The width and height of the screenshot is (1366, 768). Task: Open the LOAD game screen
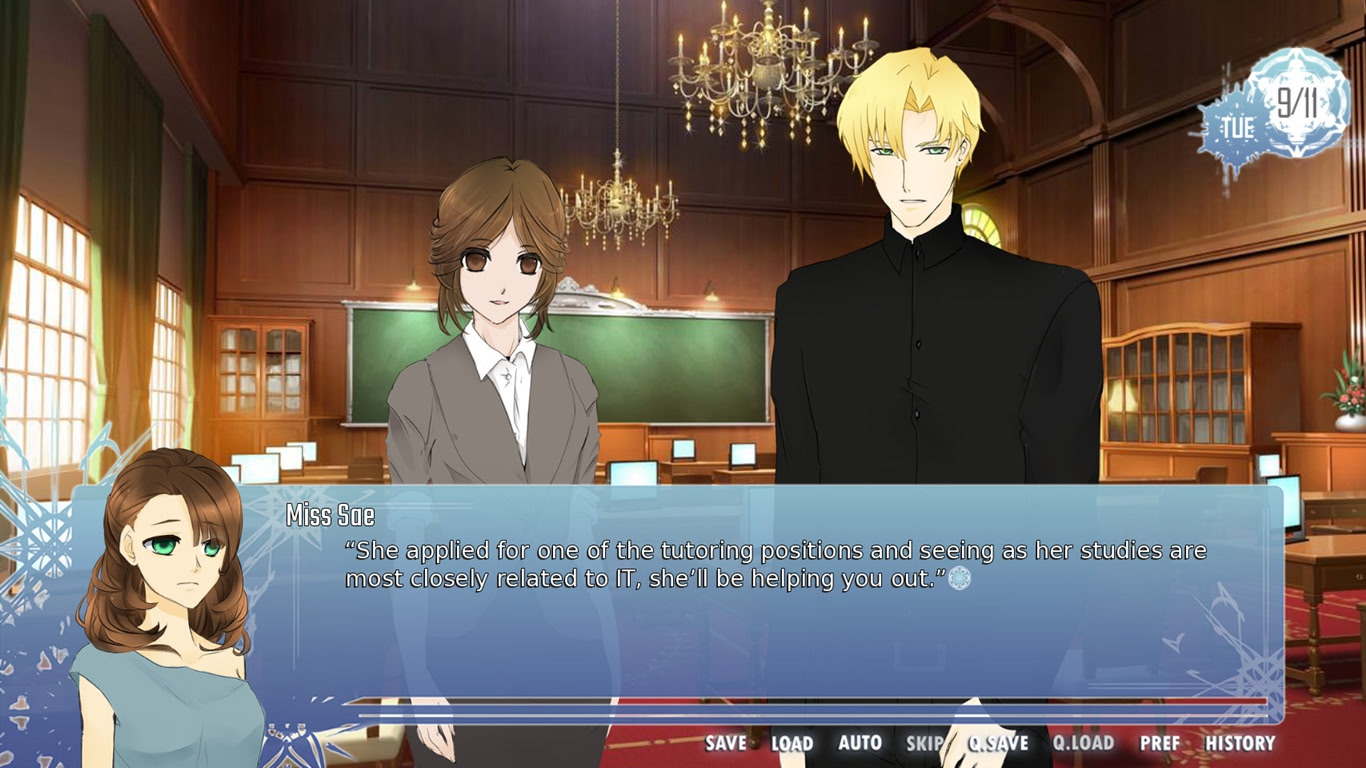tap(790, 744)
